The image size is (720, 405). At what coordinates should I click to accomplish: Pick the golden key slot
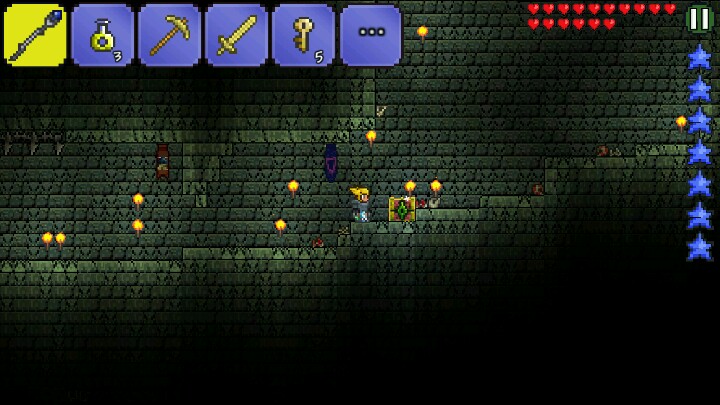pyautogui.click(x=303, y=35)
